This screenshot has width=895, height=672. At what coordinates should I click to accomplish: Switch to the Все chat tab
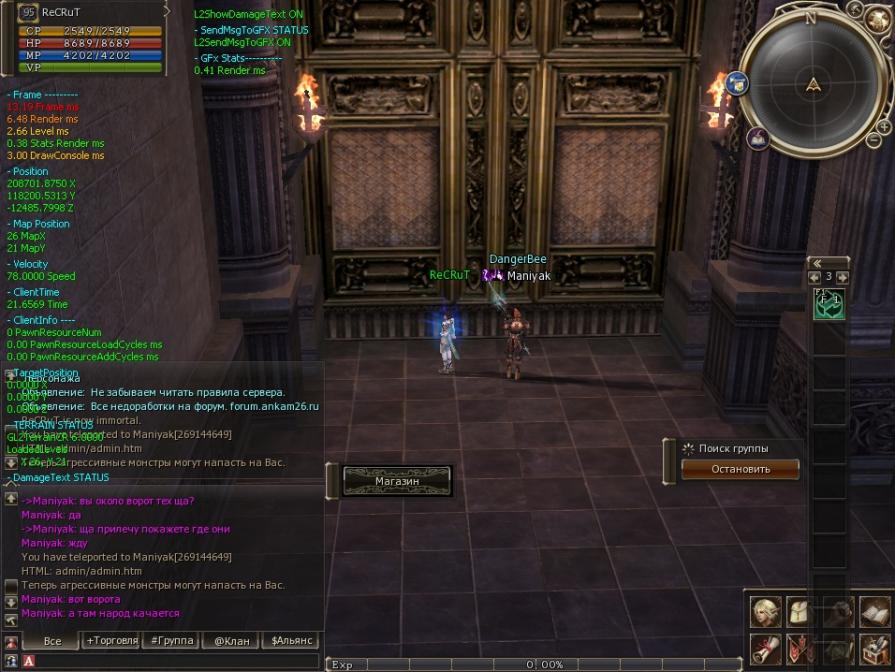53,640
